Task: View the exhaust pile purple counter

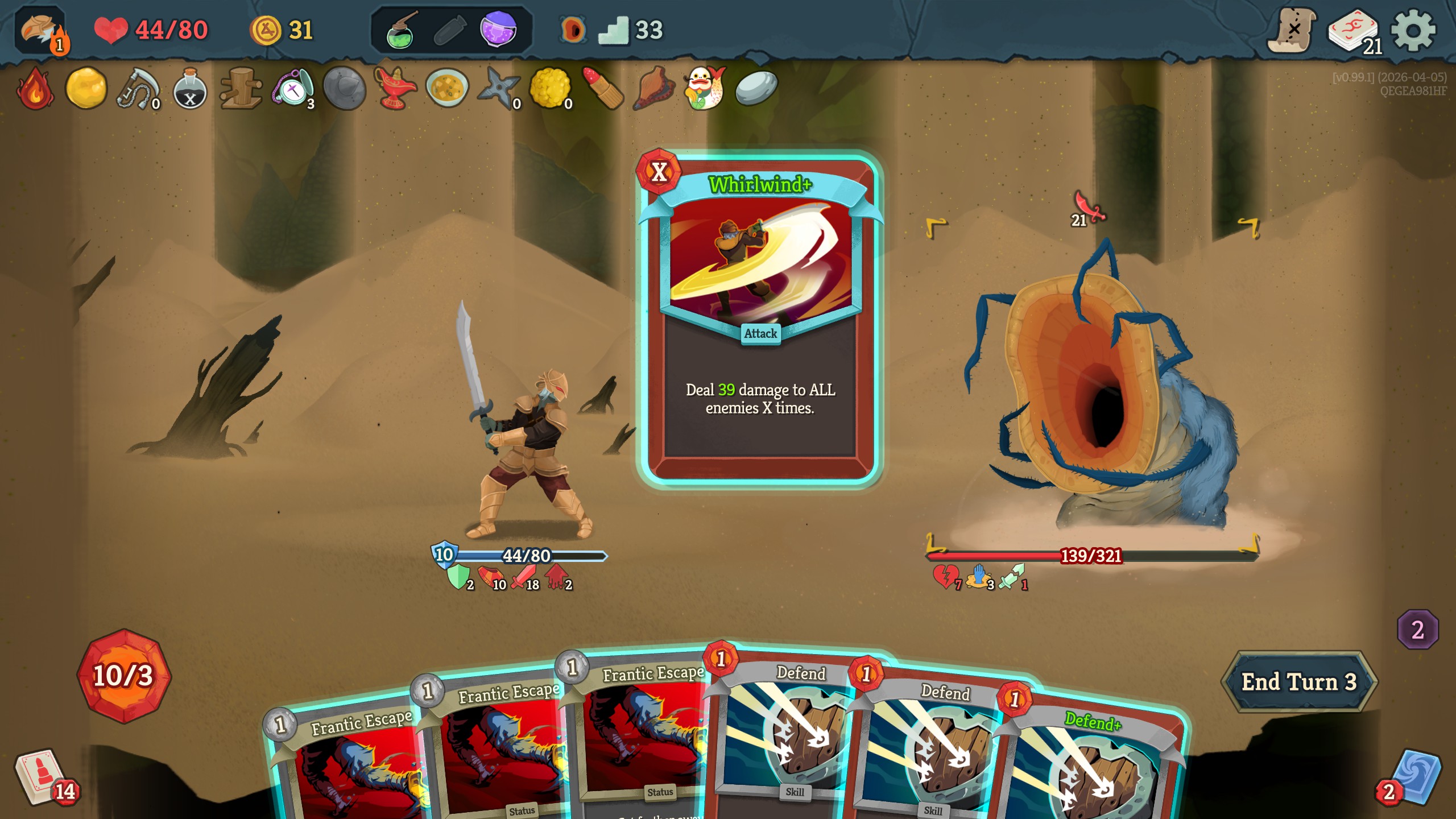Action: [x=1417, y=629]
